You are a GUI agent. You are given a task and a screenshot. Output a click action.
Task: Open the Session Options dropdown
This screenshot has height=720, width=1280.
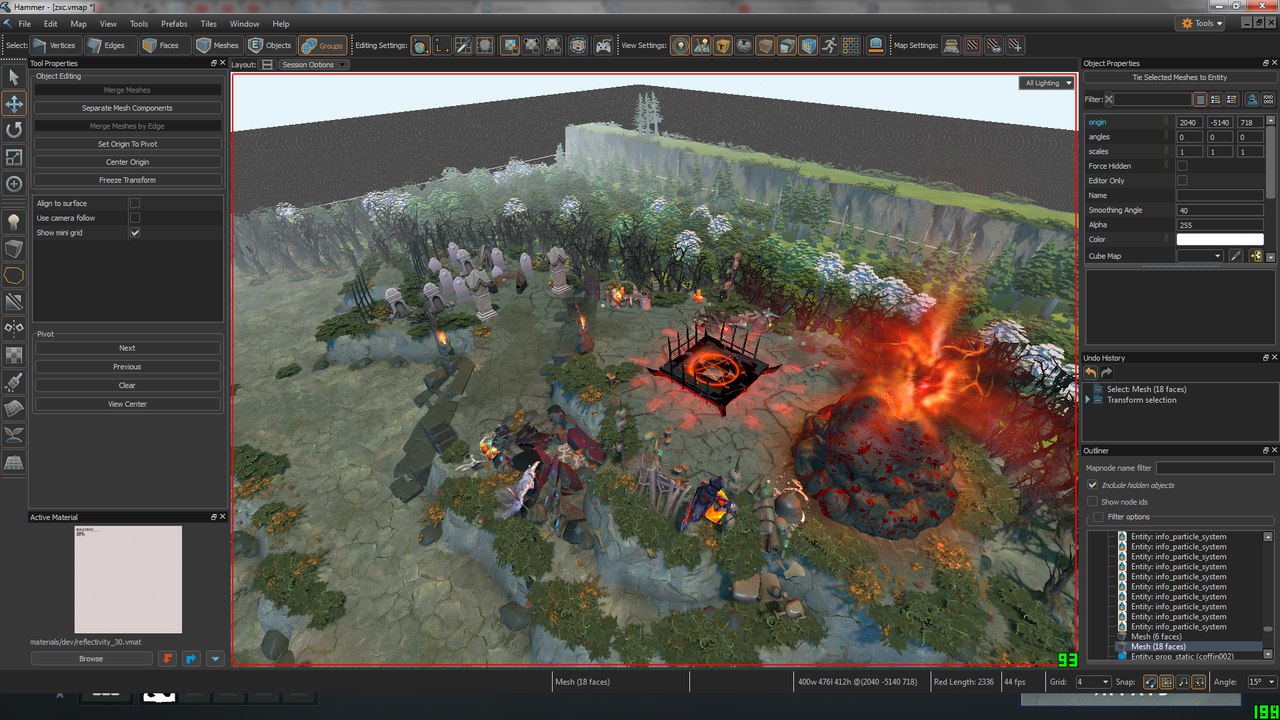tap(313, 65)
